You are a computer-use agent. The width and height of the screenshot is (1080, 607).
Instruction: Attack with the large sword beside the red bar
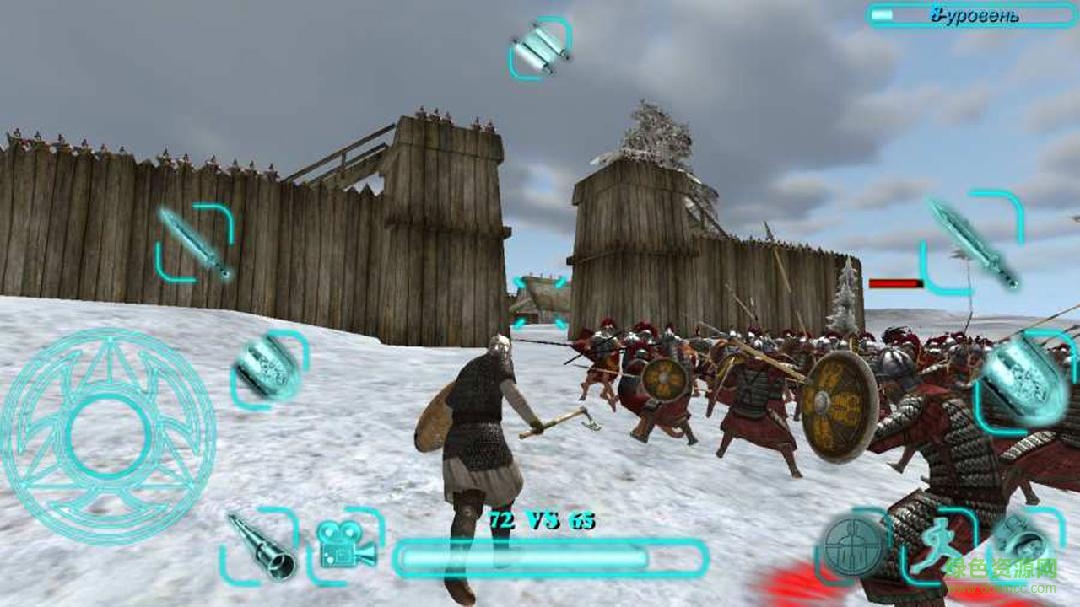(971, 241)
